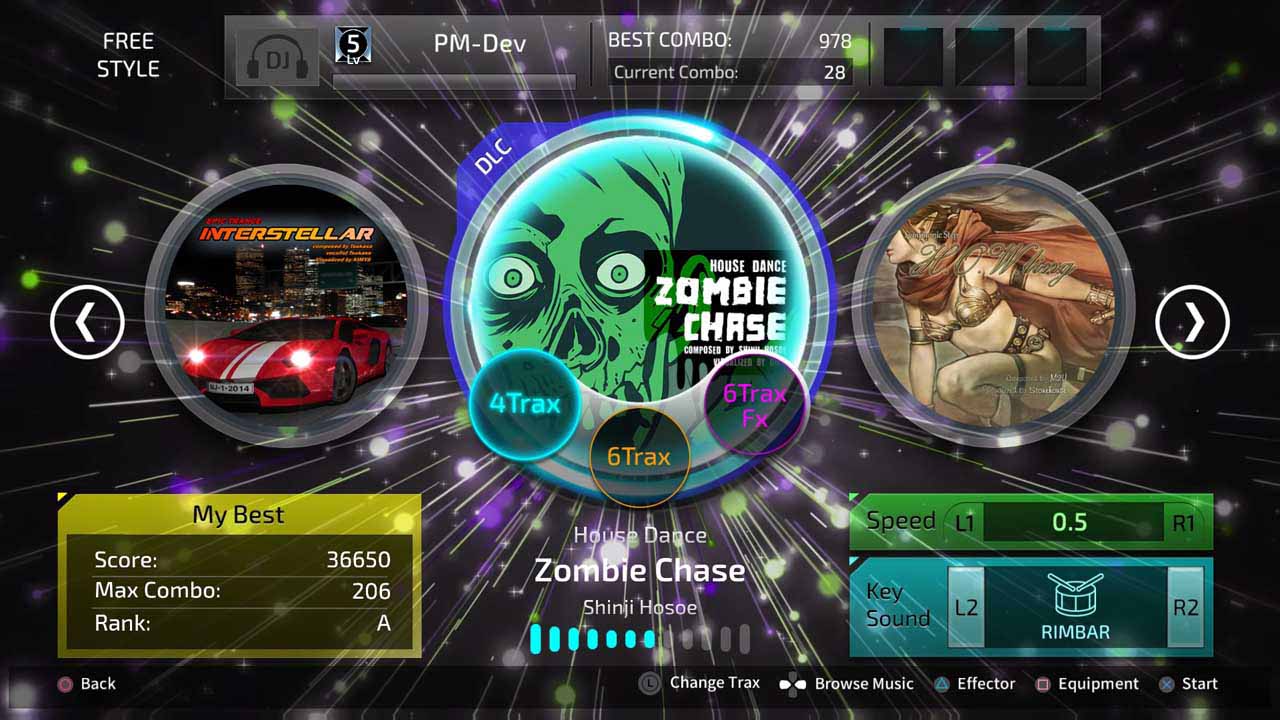
Task: Click the Back label to exit
Action: [x=96, y=684]
